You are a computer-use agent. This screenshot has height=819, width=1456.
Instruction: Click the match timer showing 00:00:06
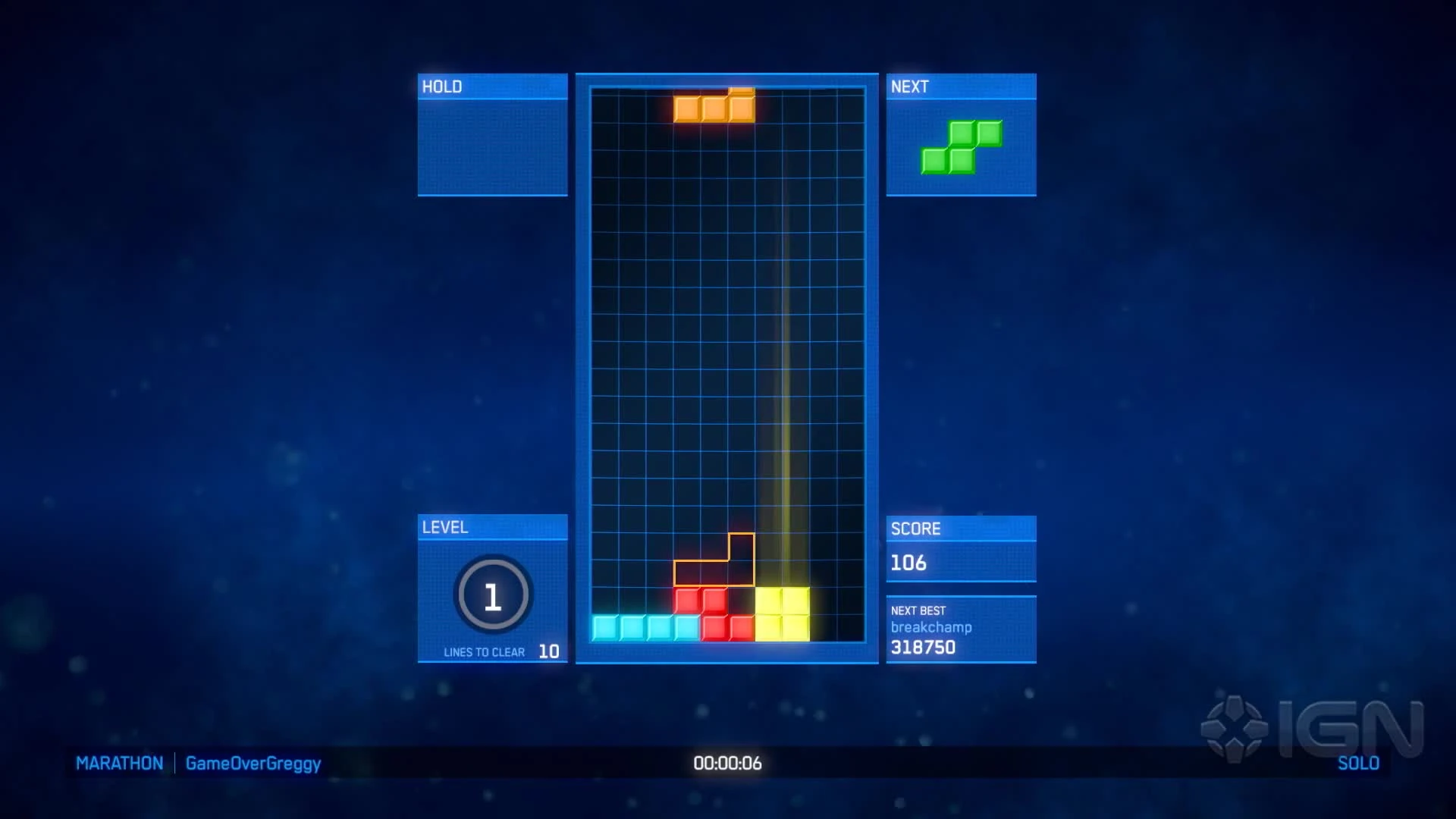[x=727, y=764]
